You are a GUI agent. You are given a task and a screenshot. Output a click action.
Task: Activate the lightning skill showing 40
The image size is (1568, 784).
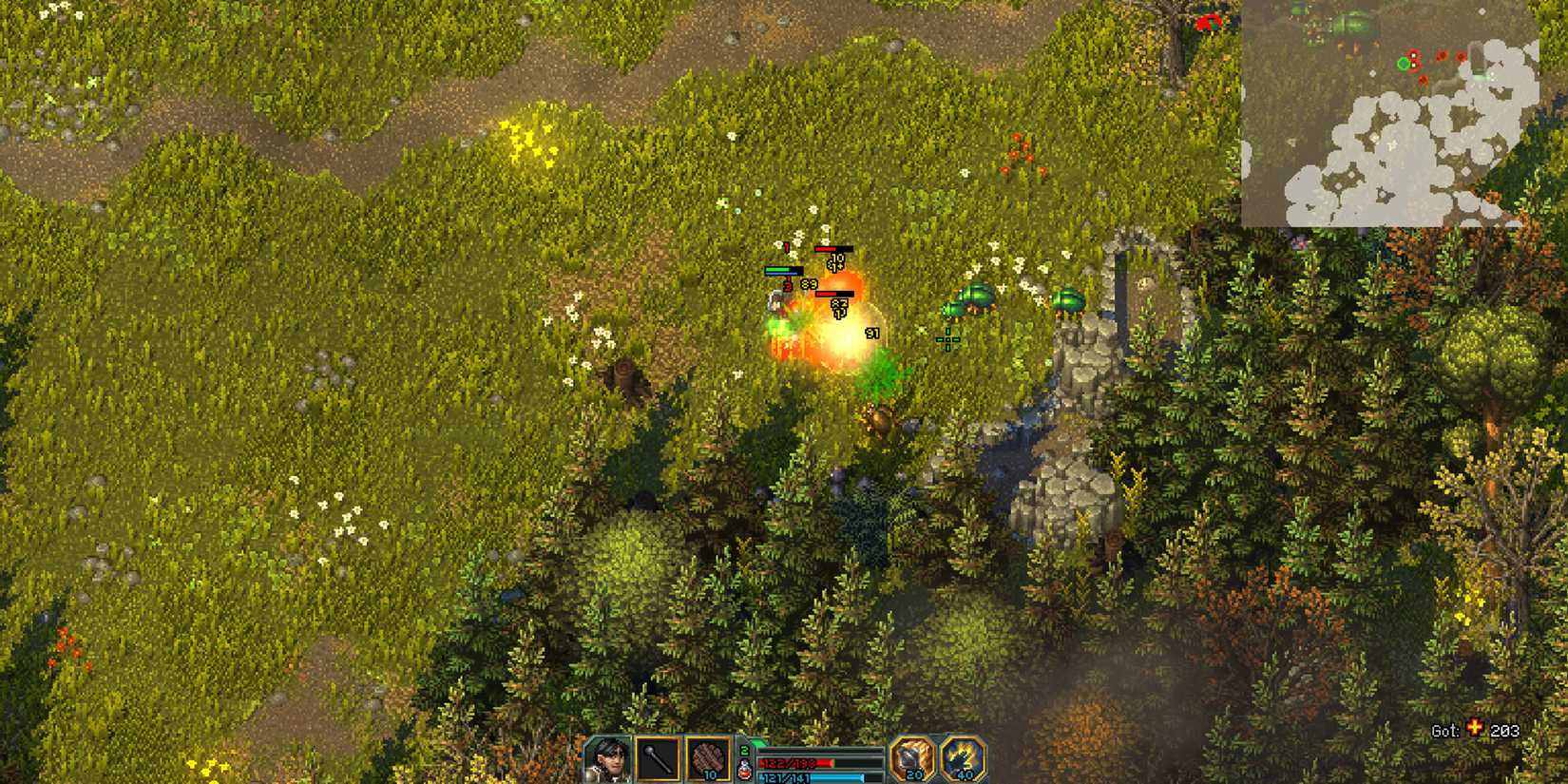pos(962,757)
